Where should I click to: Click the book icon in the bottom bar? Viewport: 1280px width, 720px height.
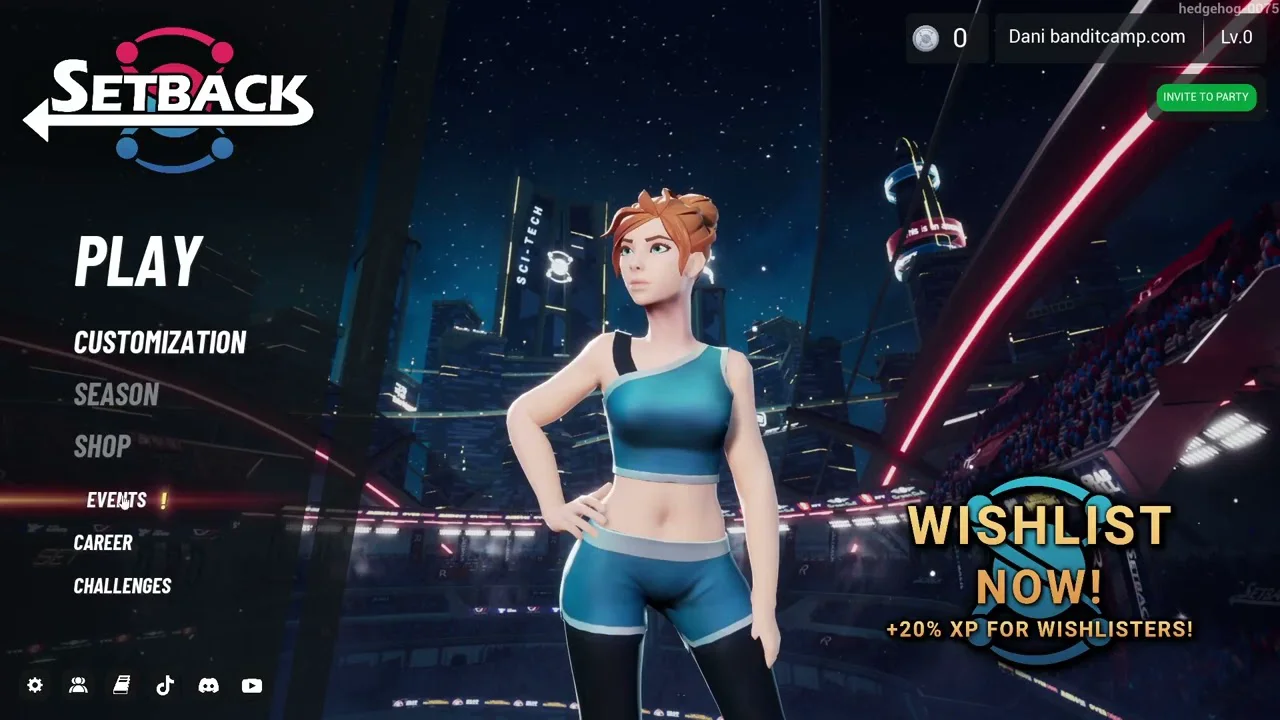point(121,685)
